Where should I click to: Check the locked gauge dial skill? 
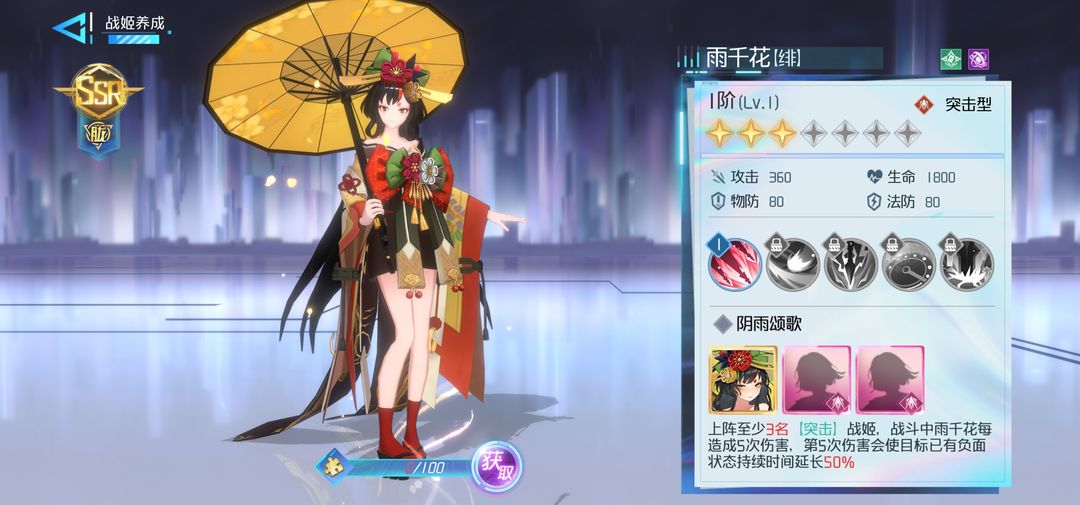(x=909, y=264)
